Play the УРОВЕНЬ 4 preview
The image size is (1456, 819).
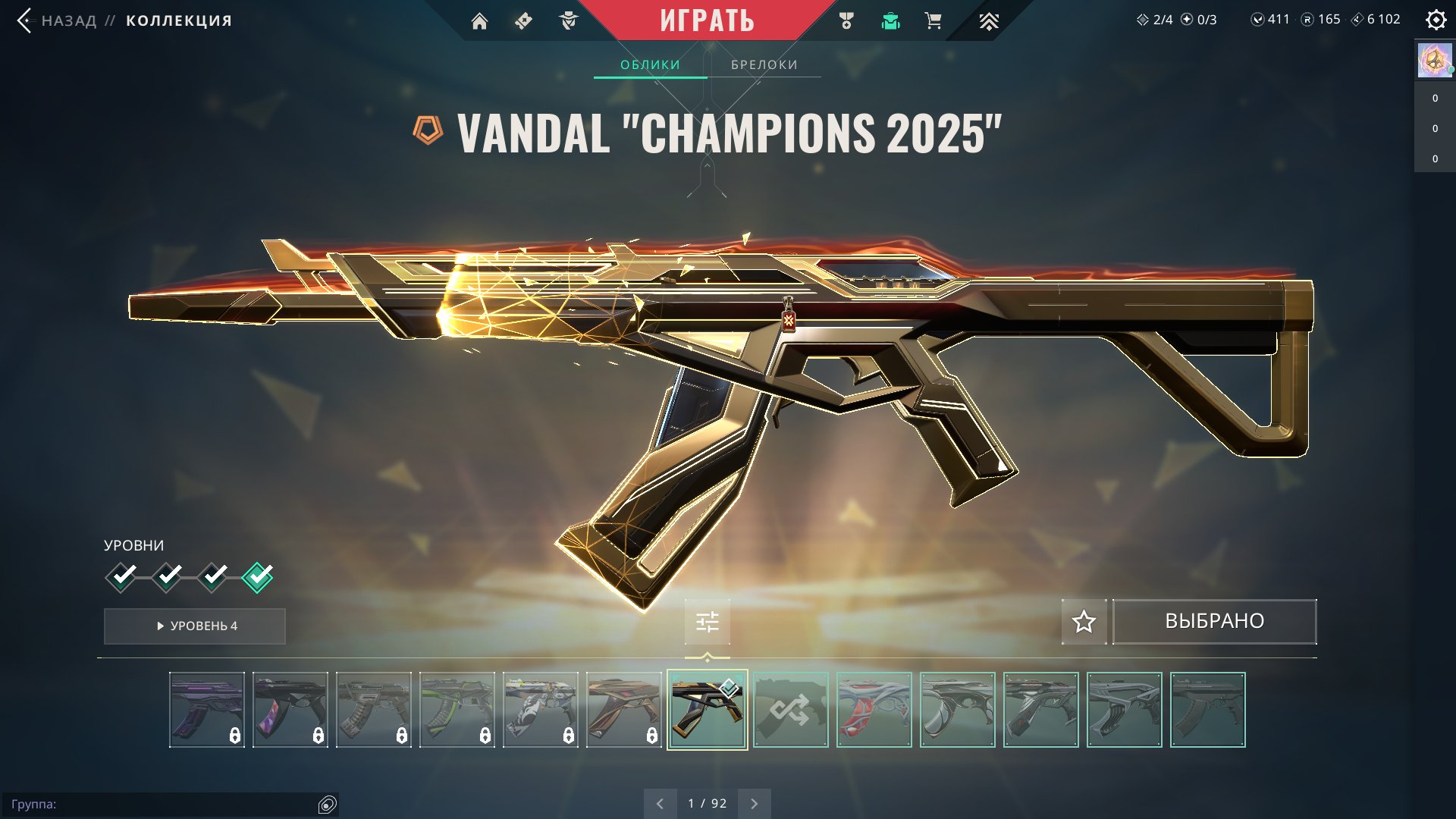click(195, 626)
